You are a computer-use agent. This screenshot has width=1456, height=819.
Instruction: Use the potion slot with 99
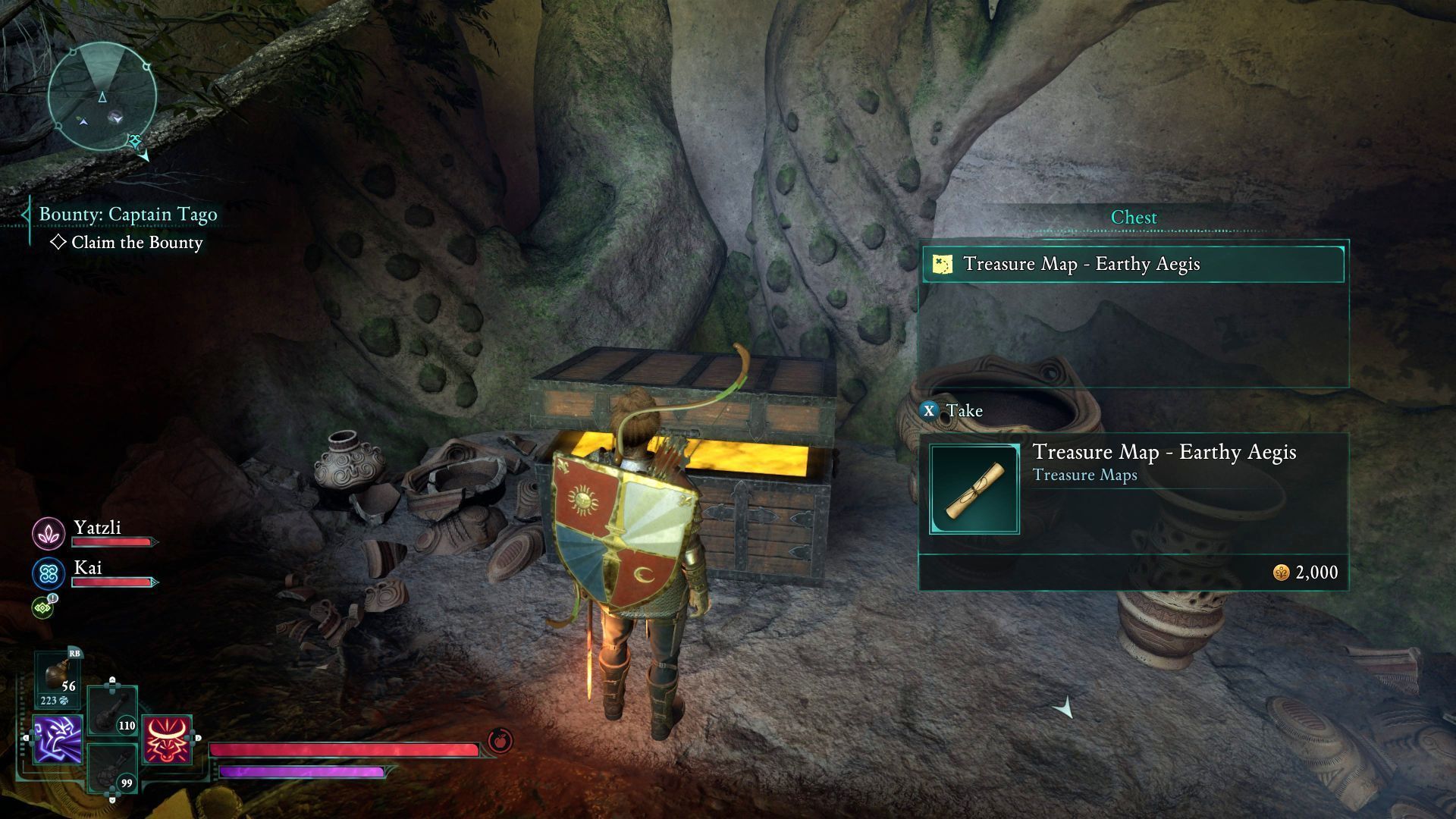[x=112, y=768]
